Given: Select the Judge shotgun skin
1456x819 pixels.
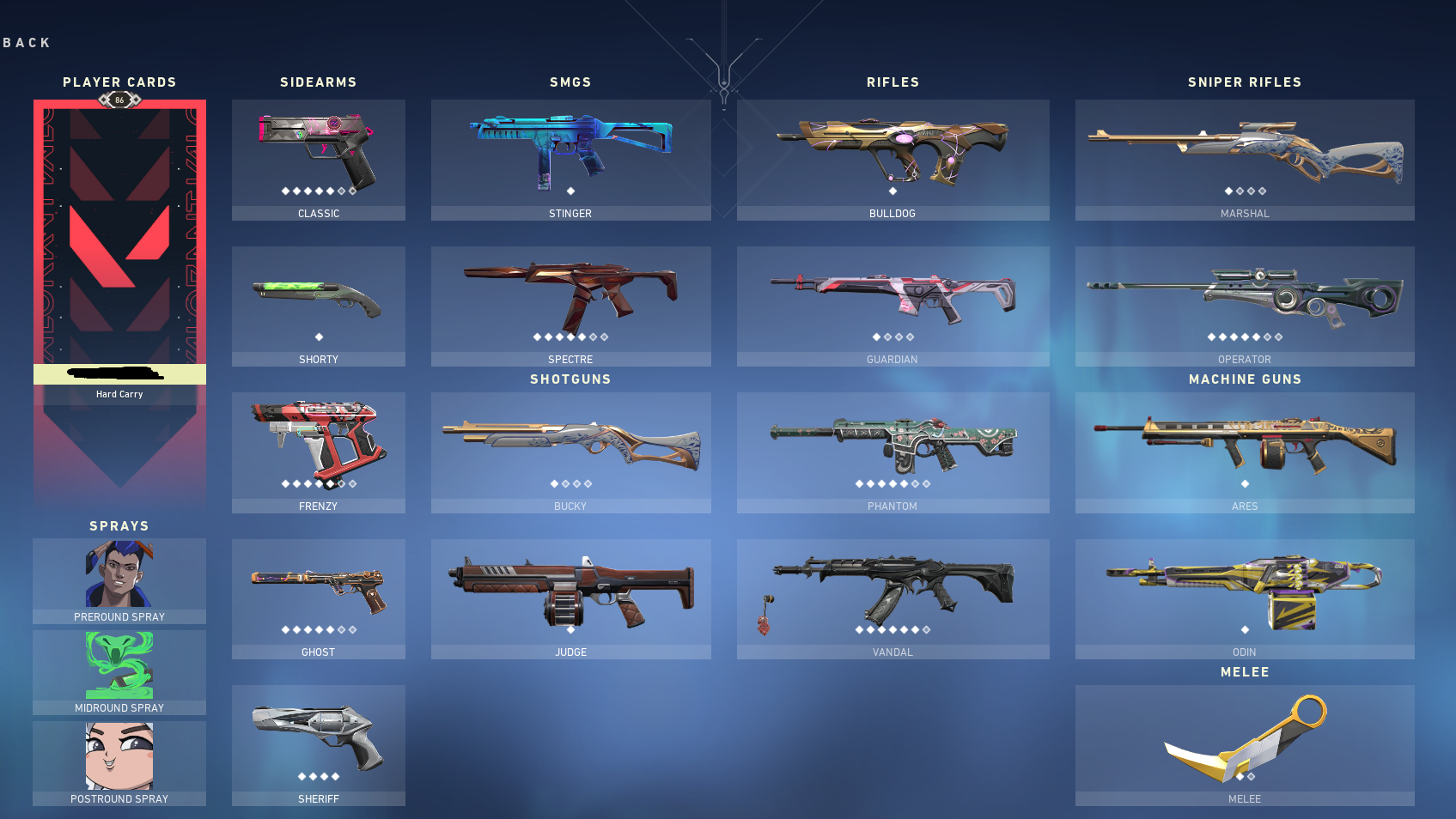Looking at the screenshot, I should coord(570,588).
